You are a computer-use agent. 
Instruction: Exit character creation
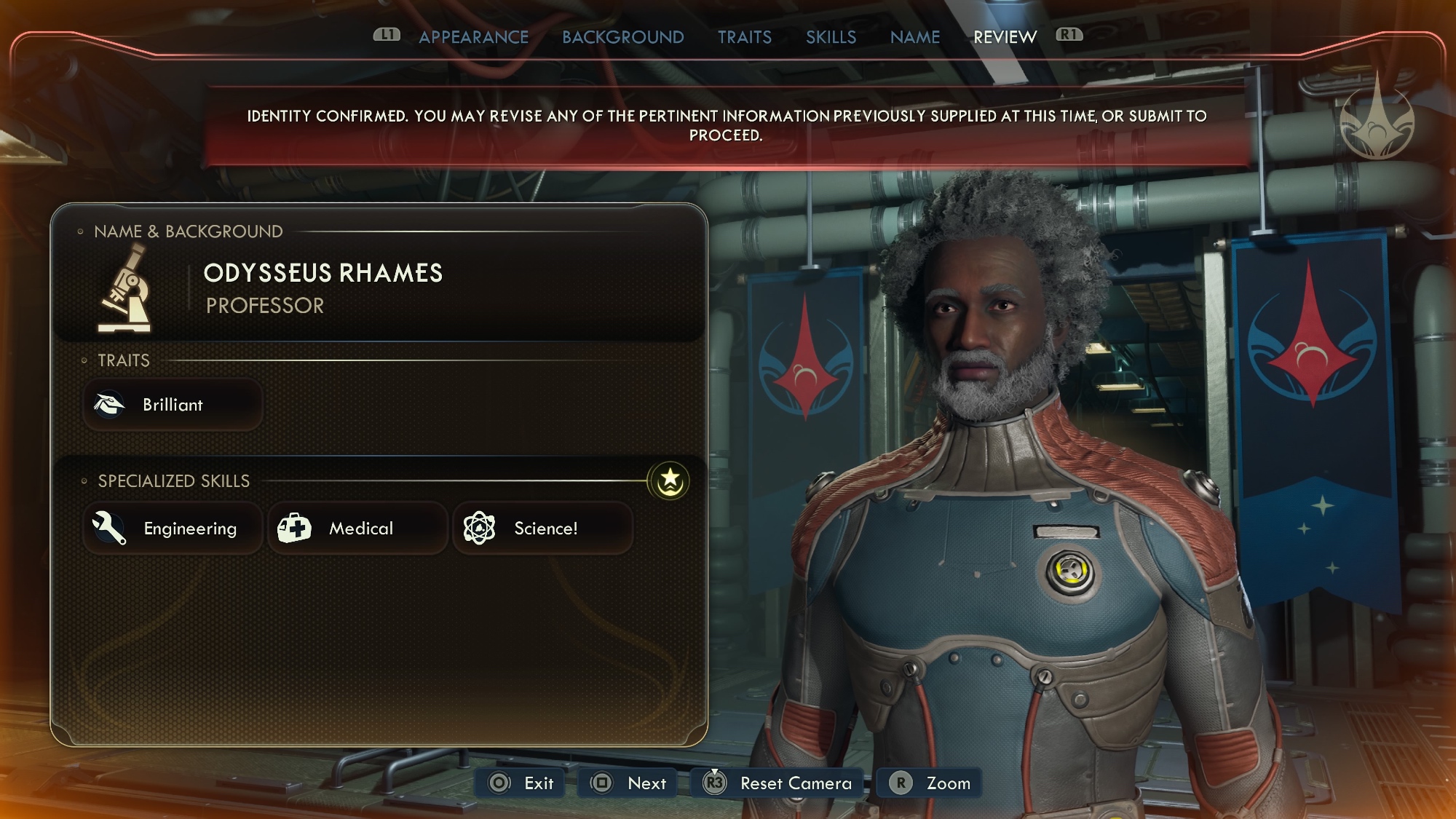coord(521,783)
